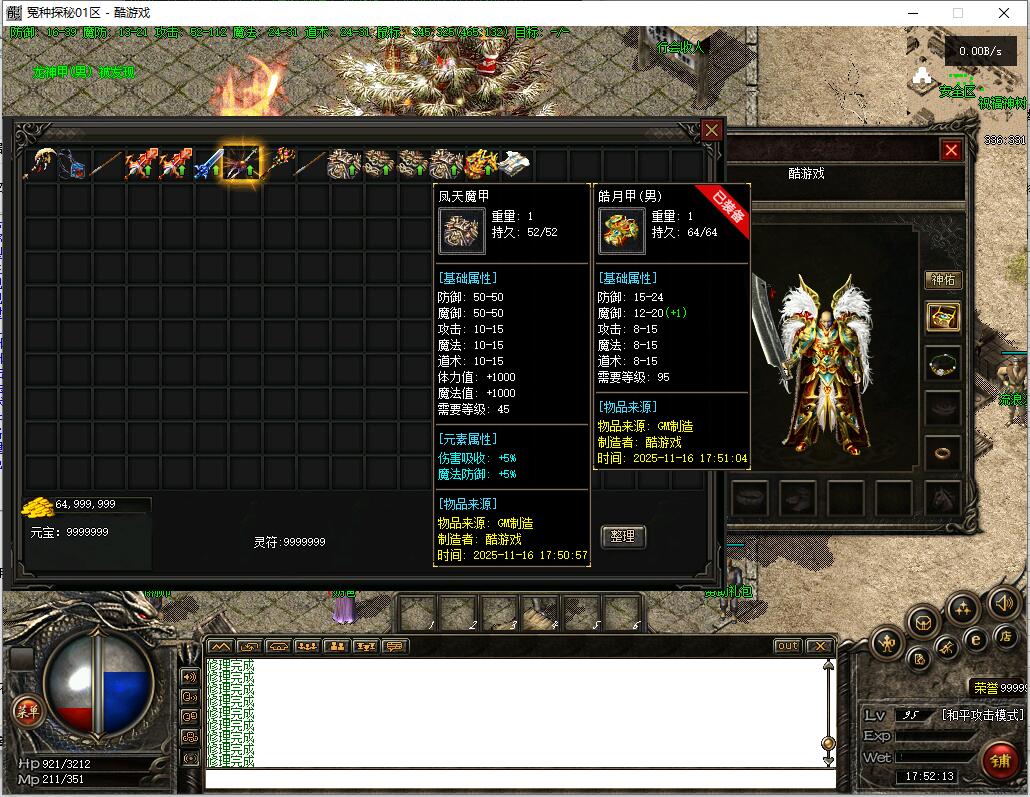This screenshot has width=1030, height=797.
Task: Maximize the game window
Action: [x=957, y=13]
